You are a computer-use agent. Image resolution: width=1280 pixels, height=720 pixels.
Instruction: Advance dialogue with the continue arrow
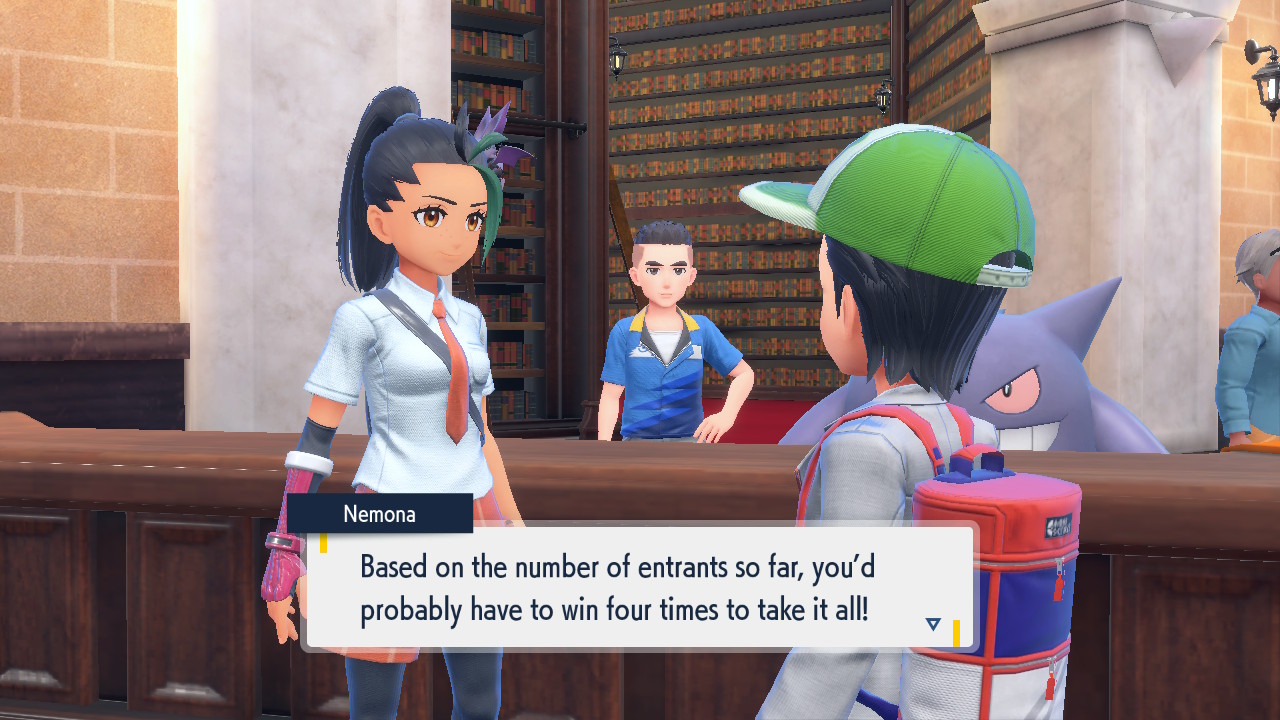[933, 624]
